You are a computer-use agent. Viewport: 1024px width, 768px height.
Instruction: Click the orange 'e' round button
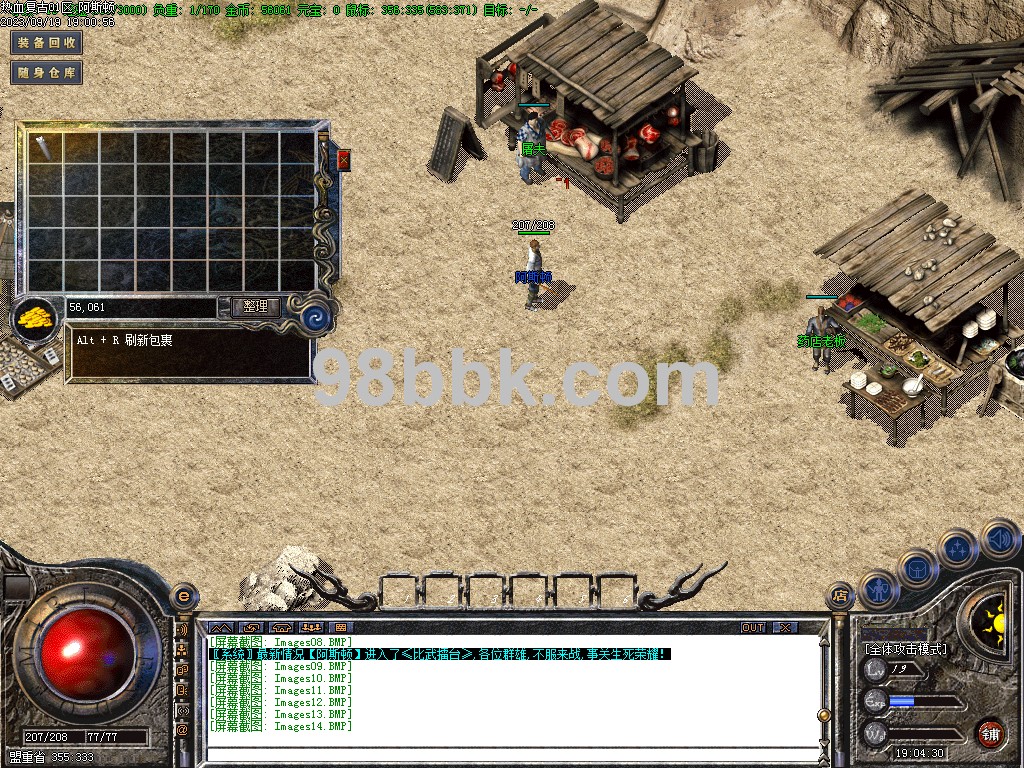point(183,596)
